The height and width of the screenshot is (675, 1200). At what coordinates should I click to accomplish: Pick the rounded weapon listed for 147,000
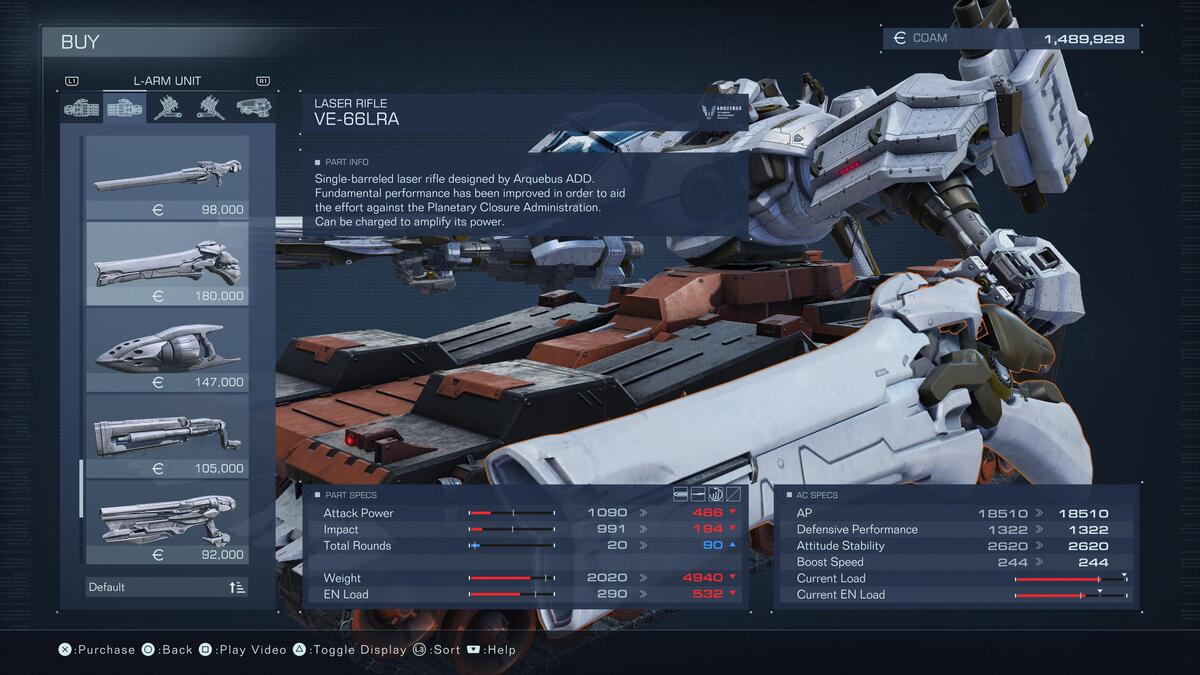pyautogui.click(x=167, y=350)
